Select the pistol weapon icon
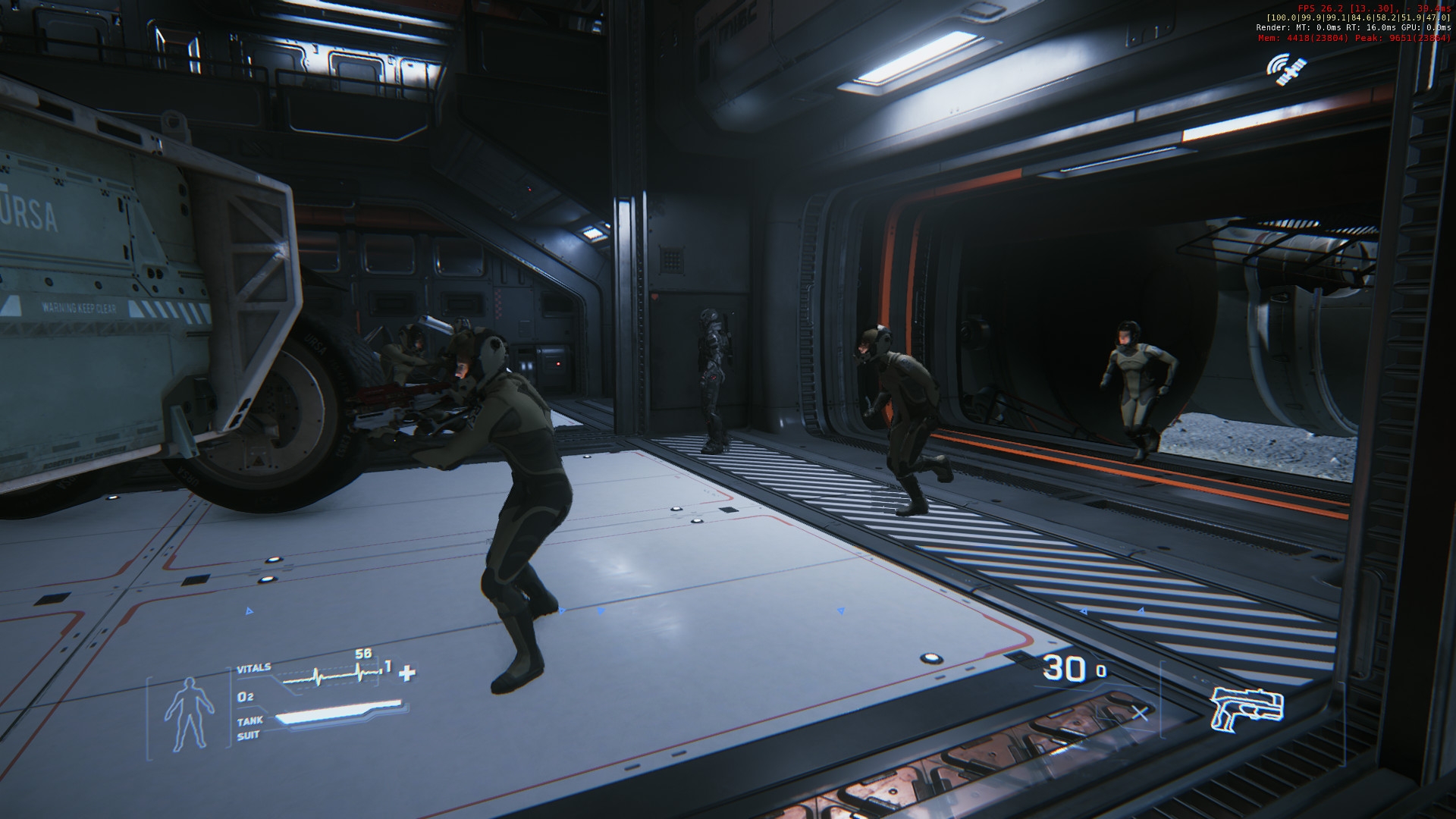 click(1246, 708)
